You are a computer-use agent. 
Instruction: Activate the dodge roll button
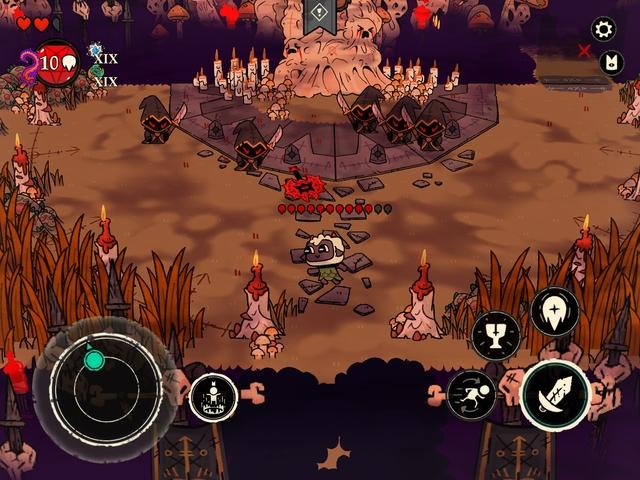pos(470,393)
